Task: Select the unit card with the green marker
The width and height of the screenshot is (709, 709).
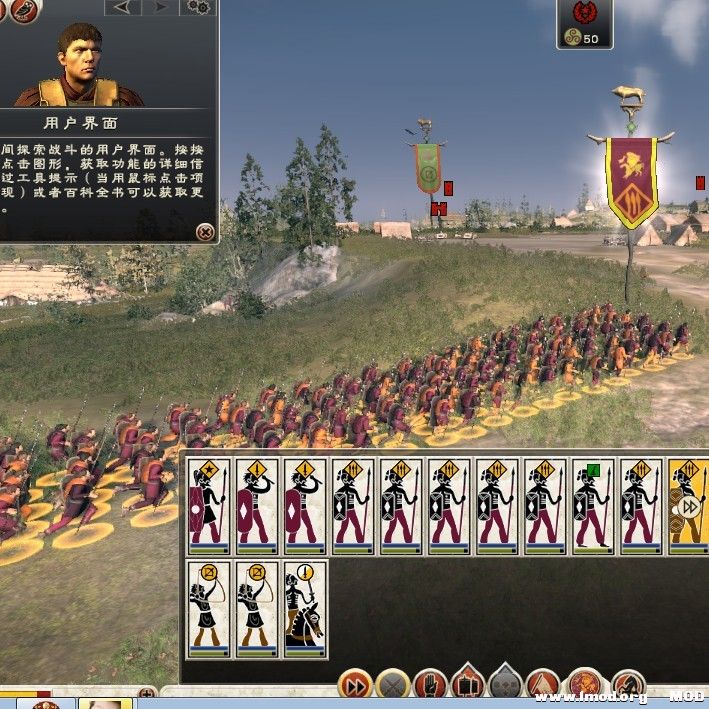Action: coord(593,505)
